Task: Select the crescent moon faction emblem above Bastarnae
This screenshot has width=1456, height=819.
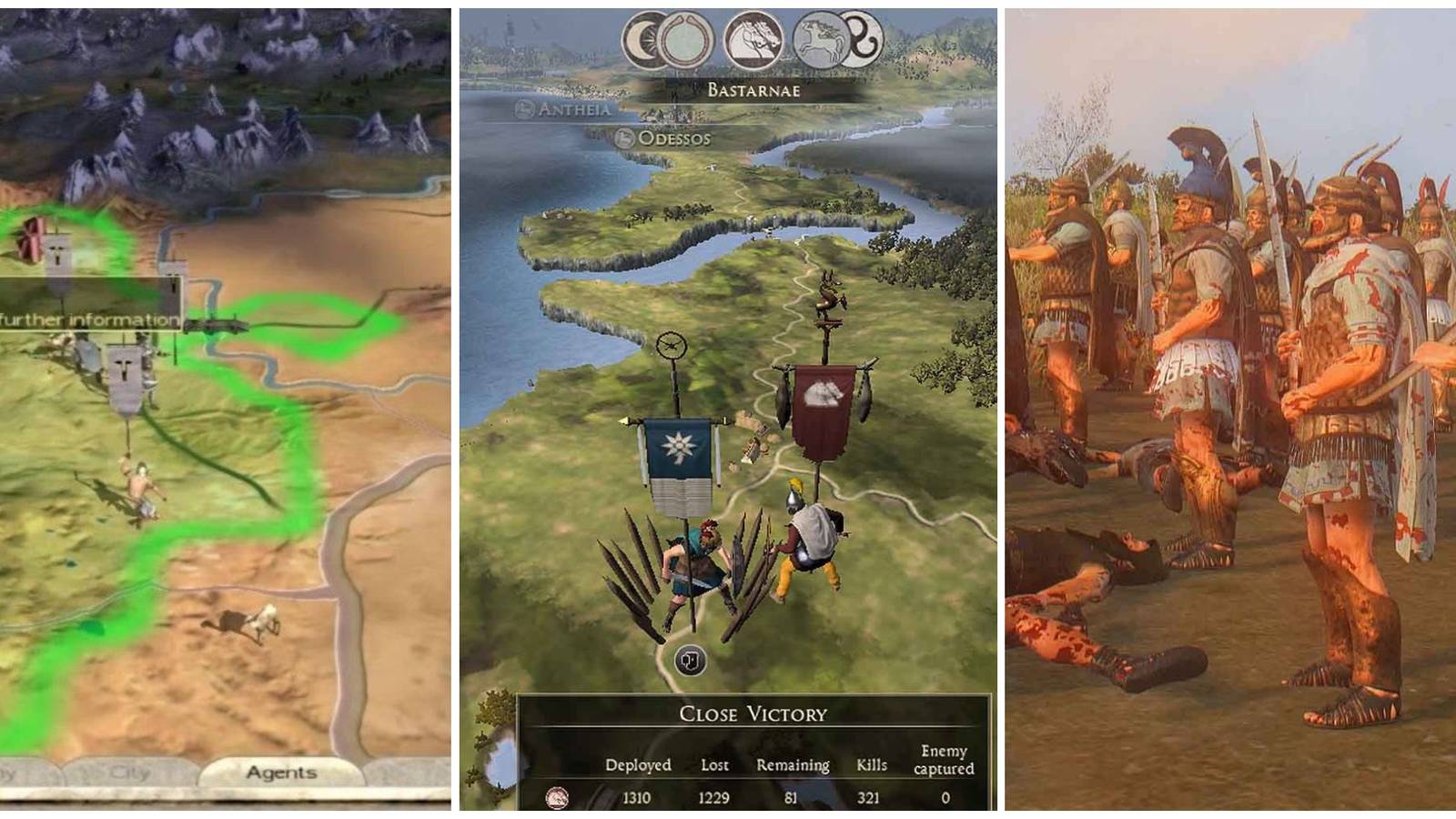Action: click(642, 39)
